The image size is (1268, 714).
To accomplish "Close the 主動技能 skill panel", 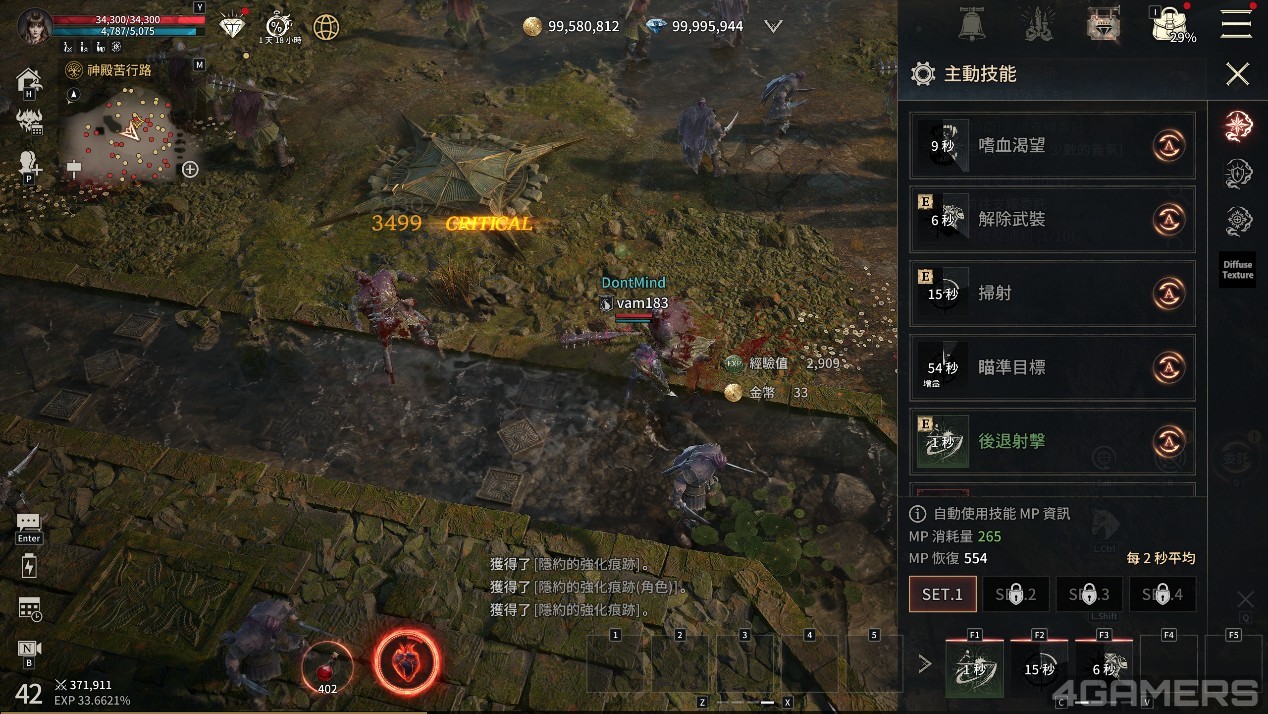I will [1237, 74].
